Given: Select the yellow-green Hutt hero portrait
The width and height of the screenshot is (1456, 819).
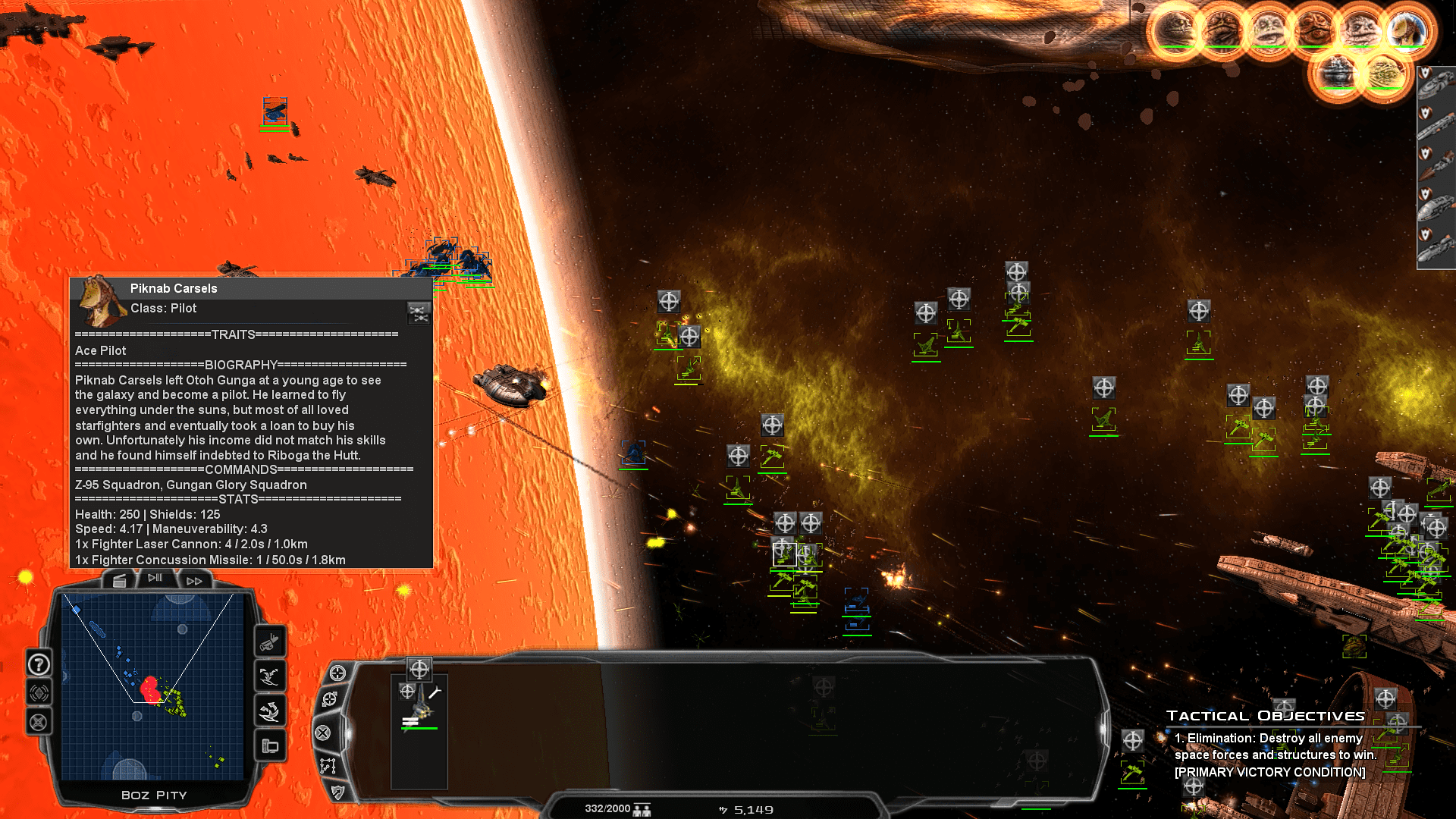Looking at the screenshot, I should coord(1384,74).
